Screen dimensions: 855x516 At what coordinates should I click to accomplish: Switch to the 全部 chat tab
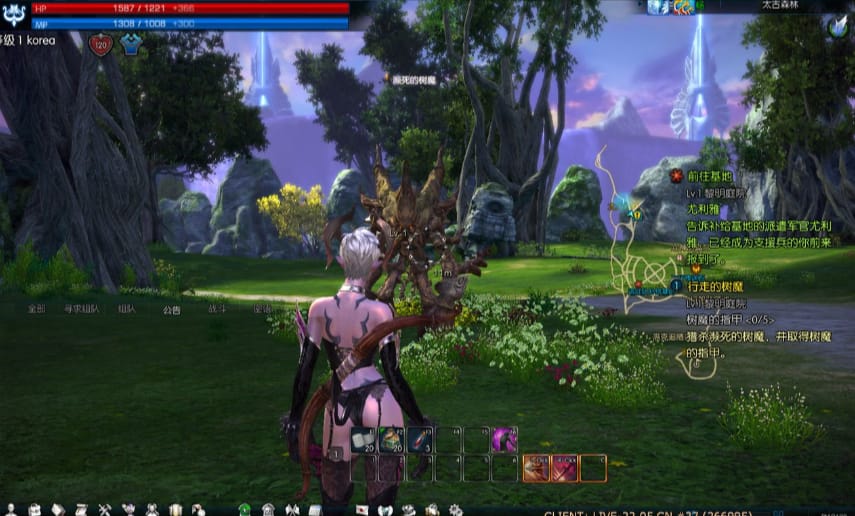(37, 310)
